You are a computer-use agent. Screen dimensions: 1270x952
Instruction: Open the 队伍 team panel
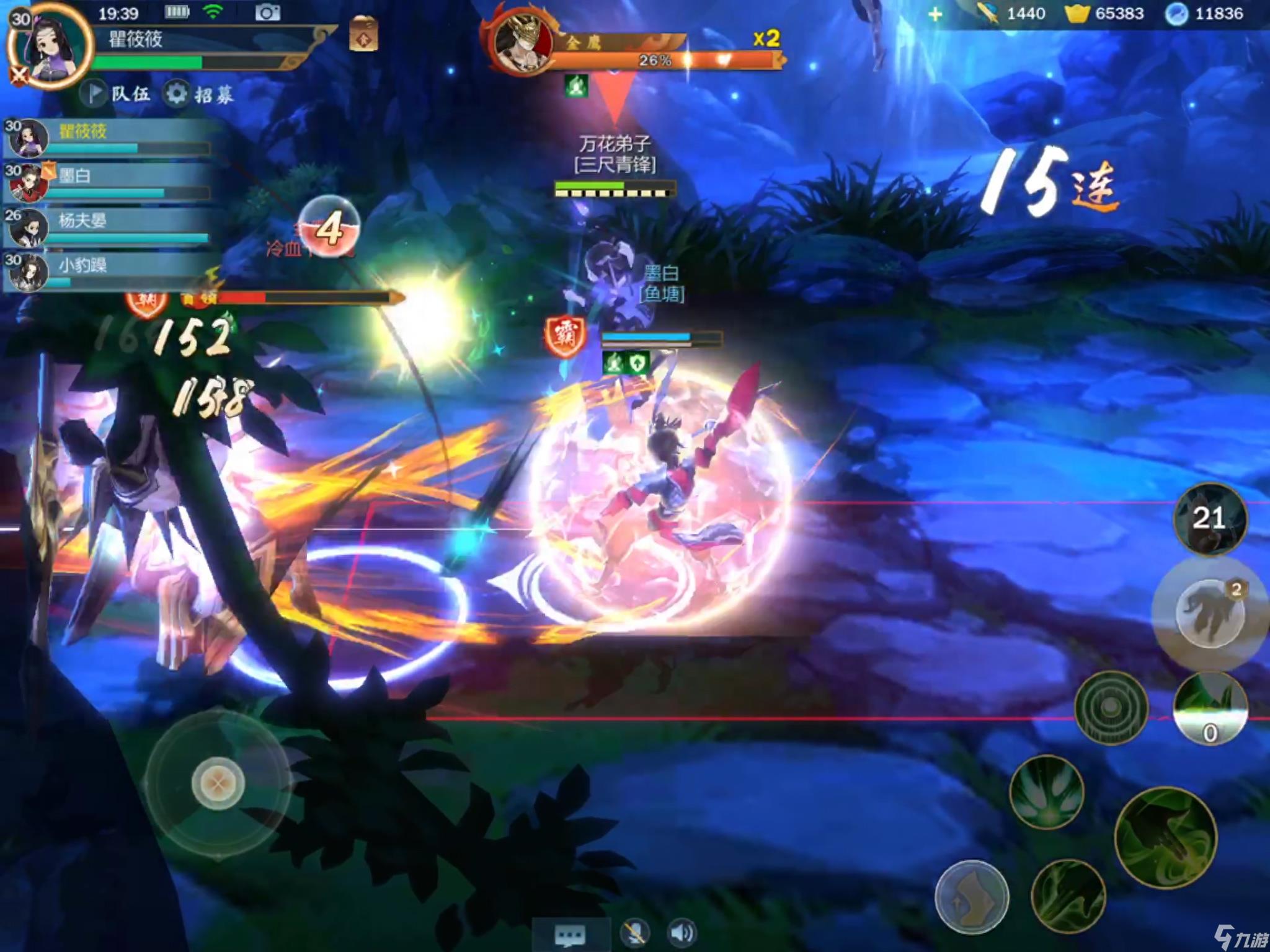coord(117,94)
